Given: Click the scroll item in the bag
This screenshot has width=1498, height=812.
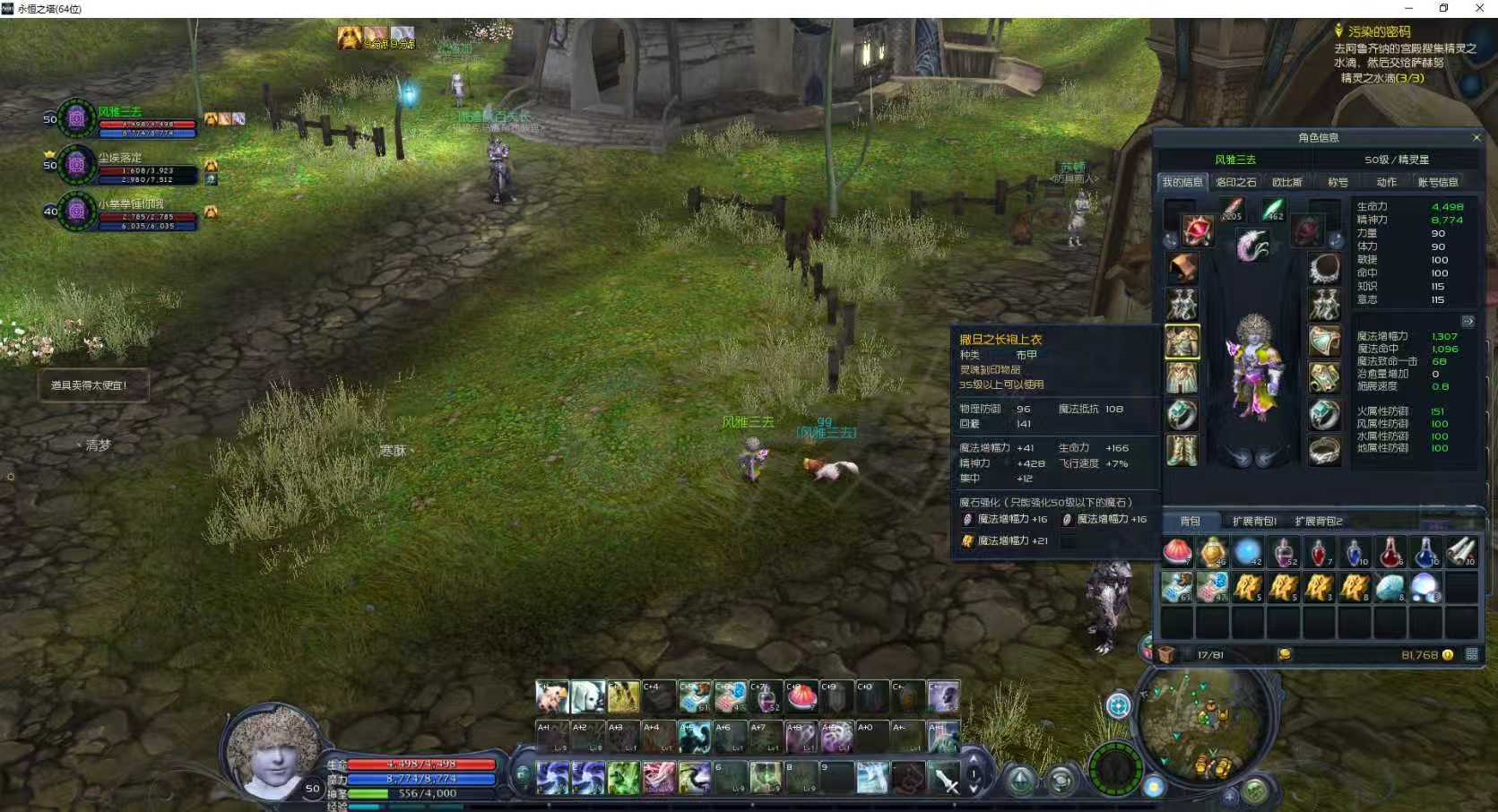Looking at the screenshot, I should [1460, 552].
